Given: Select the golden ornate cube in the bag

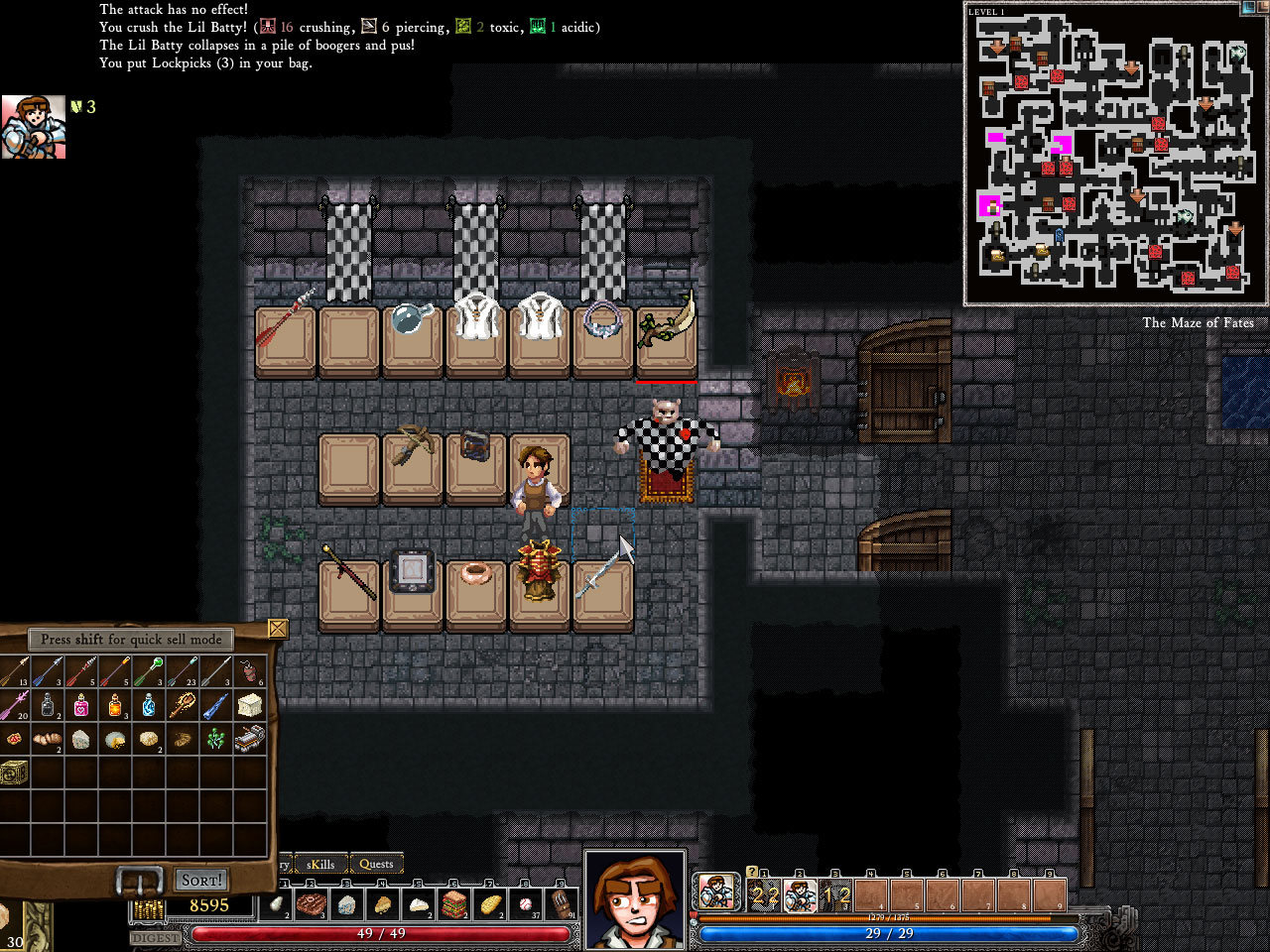Looking at the screenshot, I should 14,772.
